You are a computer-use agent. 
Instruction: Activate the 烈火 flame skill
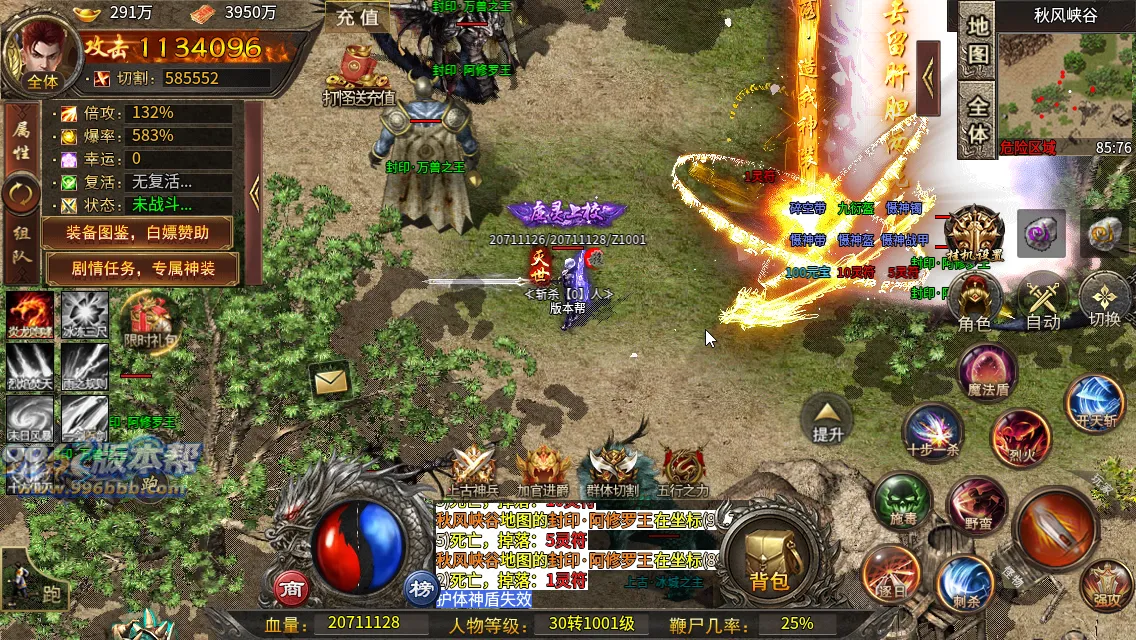tap(1020, 438)
